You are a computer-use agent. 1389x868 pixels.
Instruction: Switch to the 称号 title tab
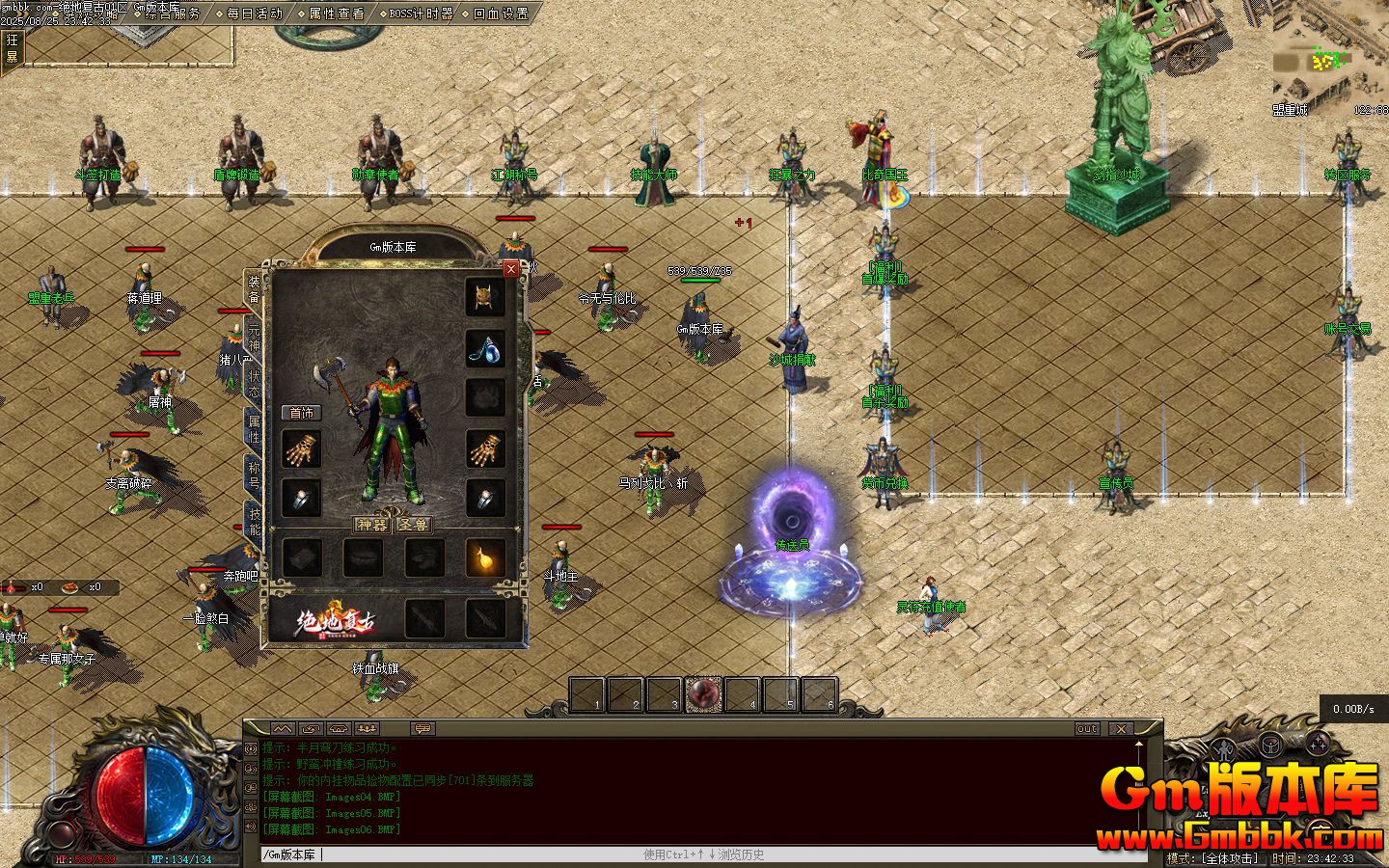pos(254,473)
